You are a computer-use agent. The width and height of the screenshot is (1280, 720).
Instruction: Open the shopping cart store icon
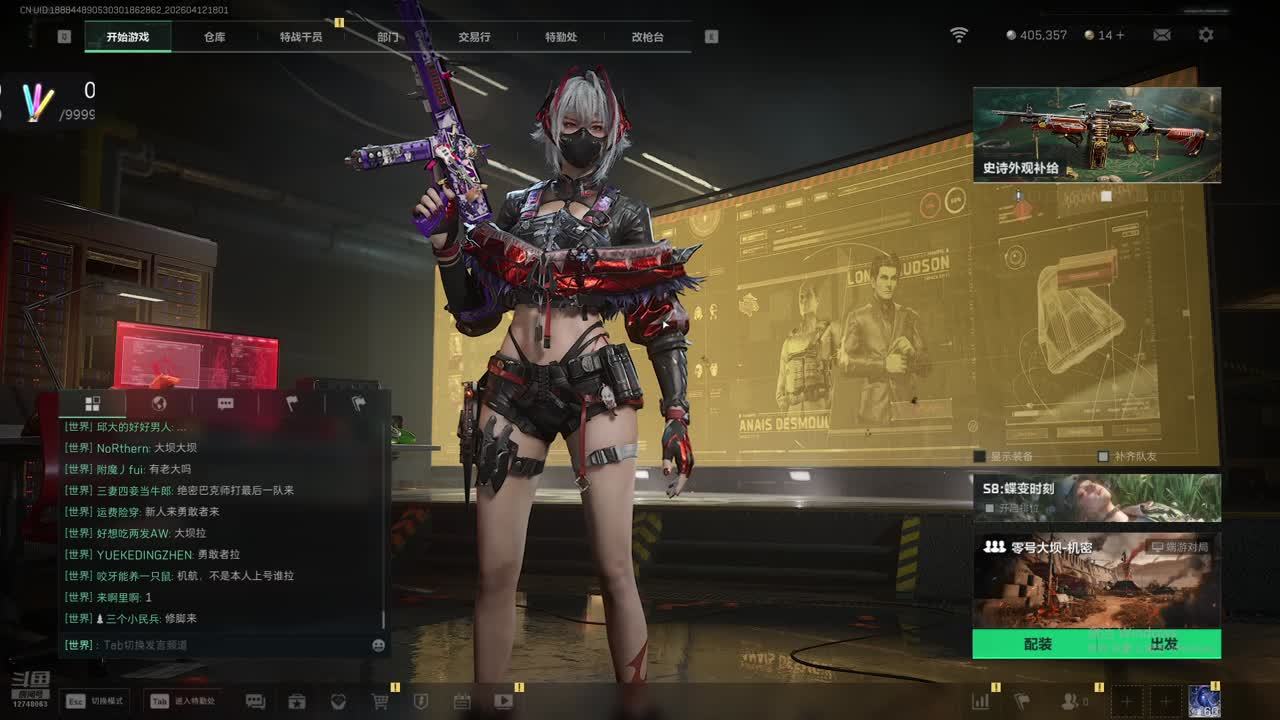coord(380,701)
